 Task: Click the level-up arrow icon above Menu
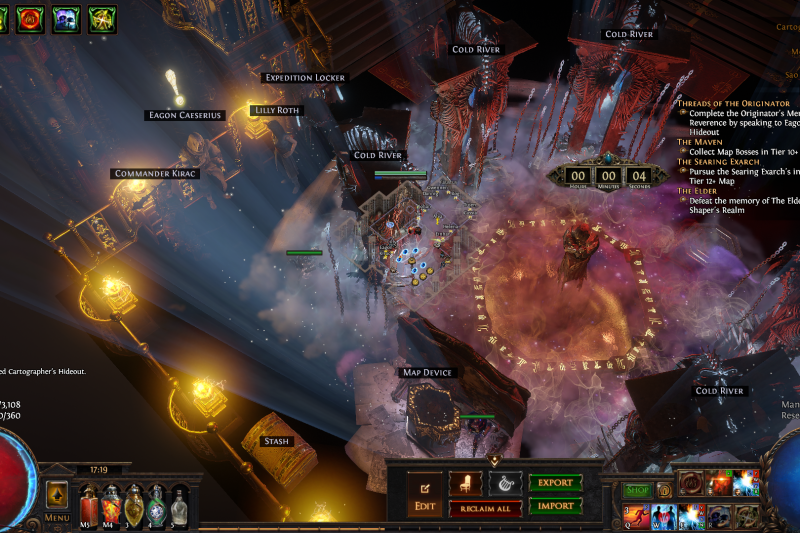coord(57,494)
